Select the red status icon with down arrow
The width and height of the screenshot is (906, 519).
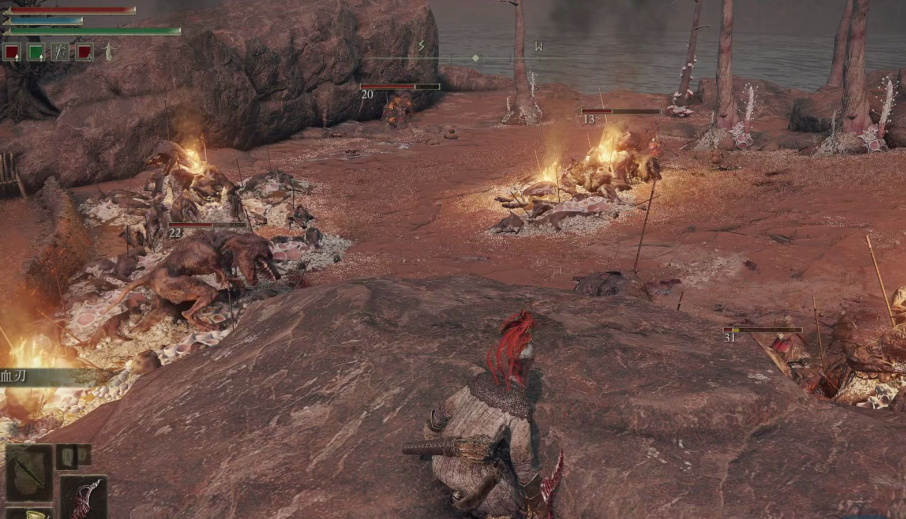click(x=85, y=52)
